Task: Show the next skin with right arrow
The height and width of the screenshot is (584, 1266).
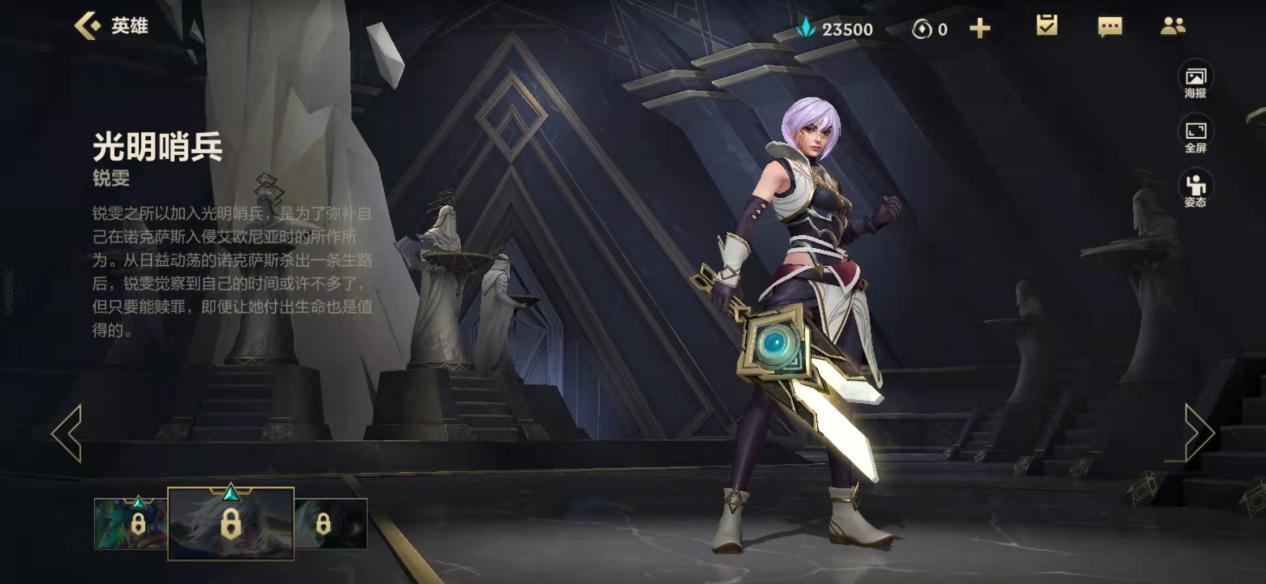Action: pyautogui.click(x=1199, y=433)
